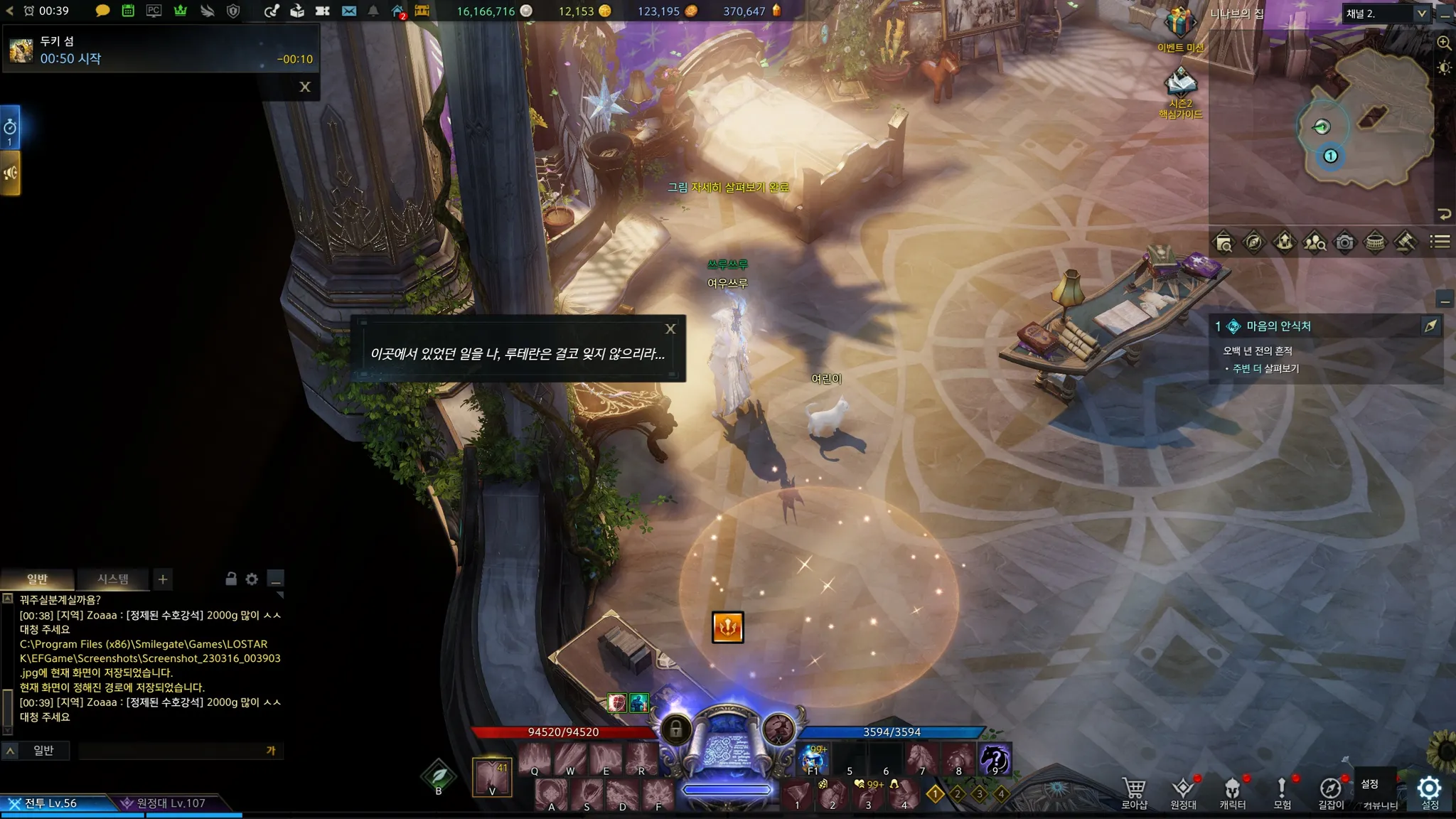Open the mail envelope icon
This screenshot has width=1456, height=819.
pyautogui.click(x=348, y=11)
